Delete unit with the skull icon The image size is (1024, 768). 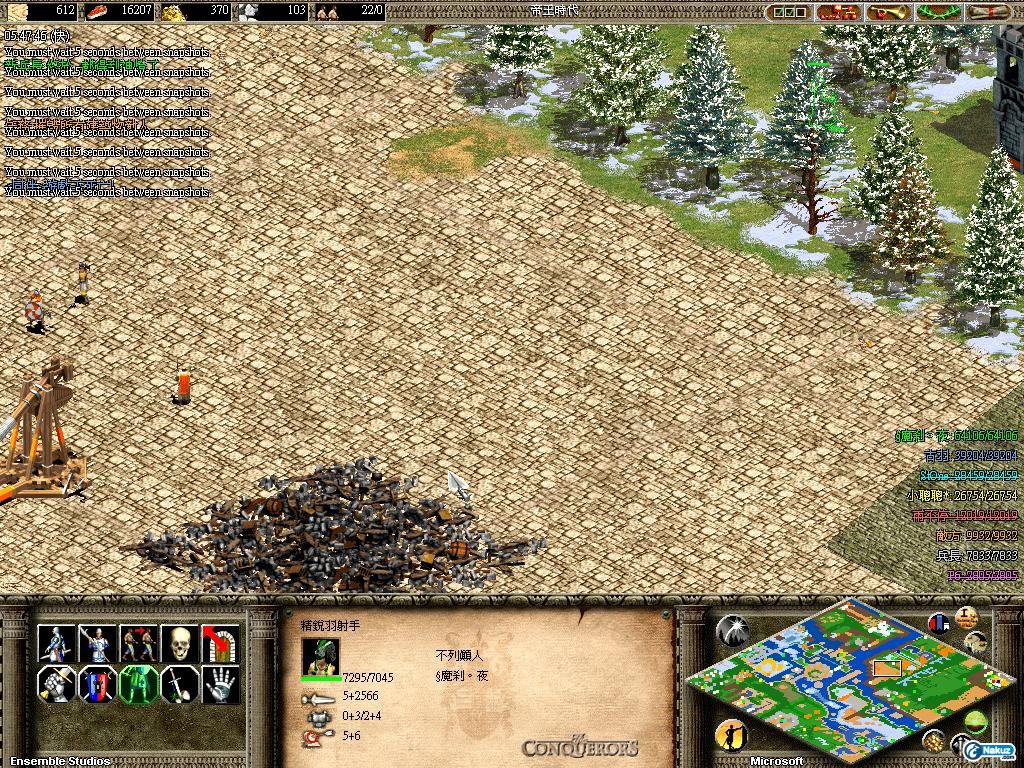pos(180,643)
